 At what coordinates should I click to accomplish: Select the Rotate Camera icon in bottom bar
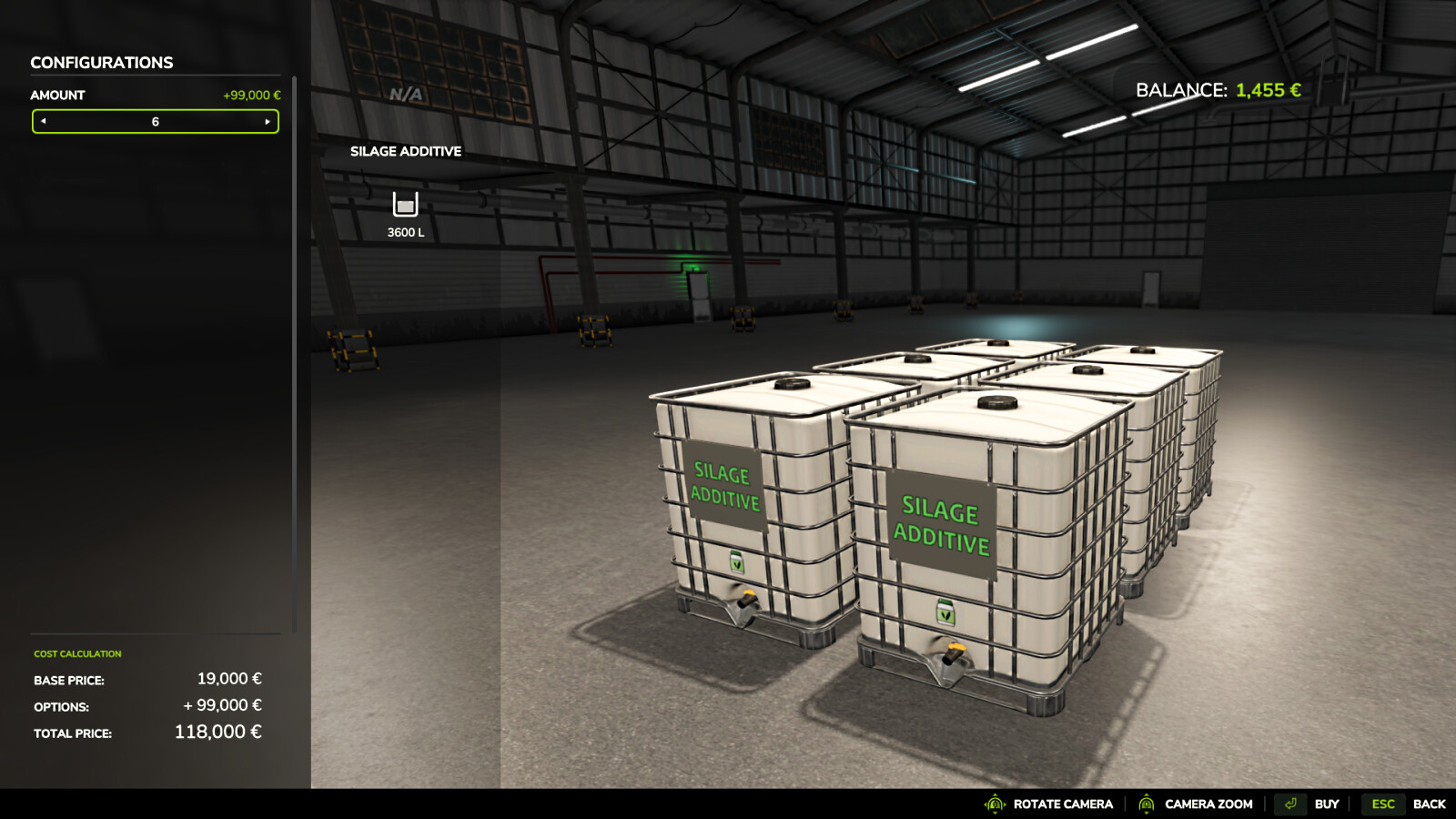point(996,804)
